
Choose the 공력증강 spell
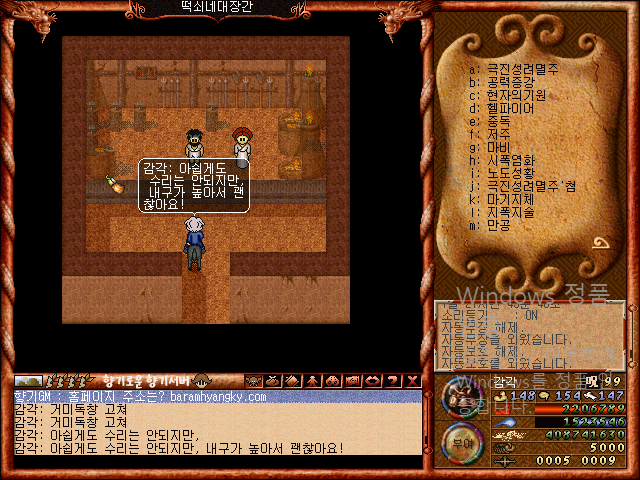click(510, 82)
